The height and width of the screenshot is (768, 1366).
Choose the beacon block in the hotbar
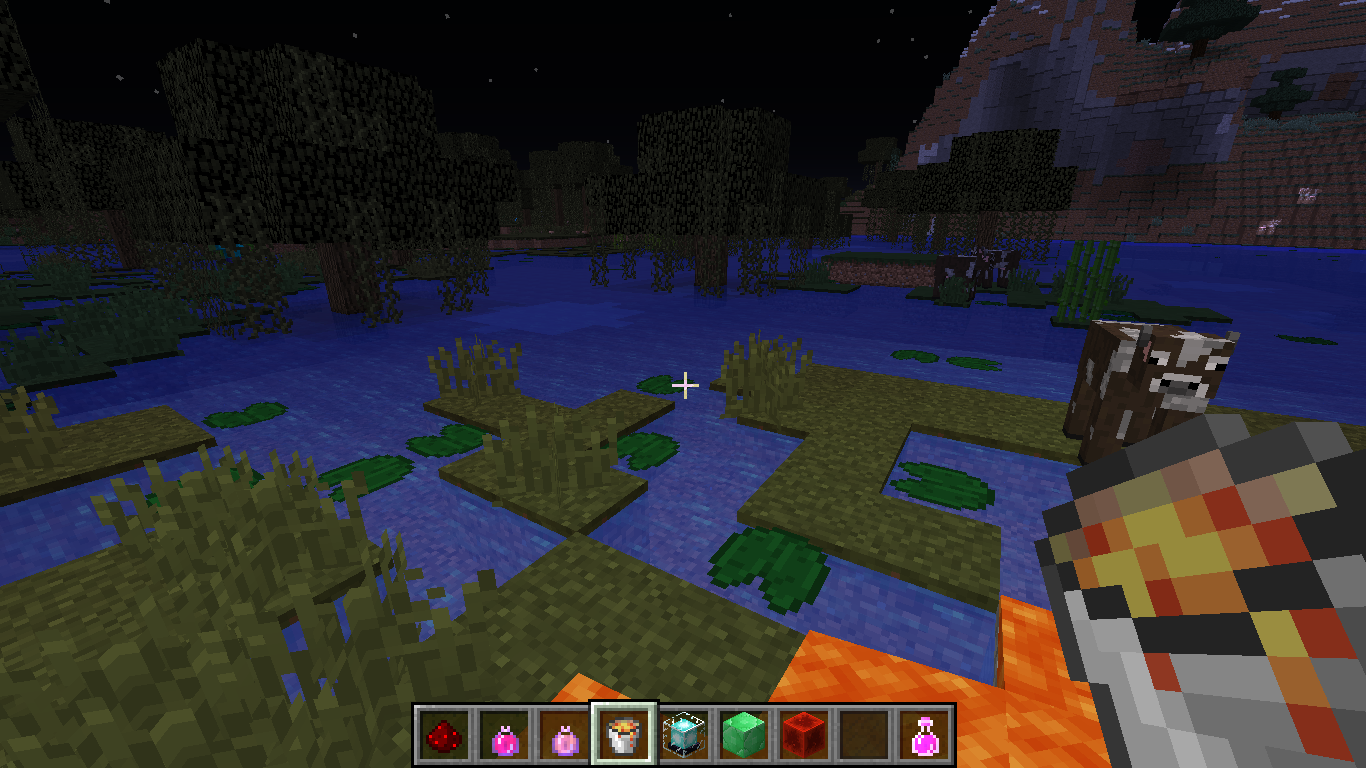(684, 737)
